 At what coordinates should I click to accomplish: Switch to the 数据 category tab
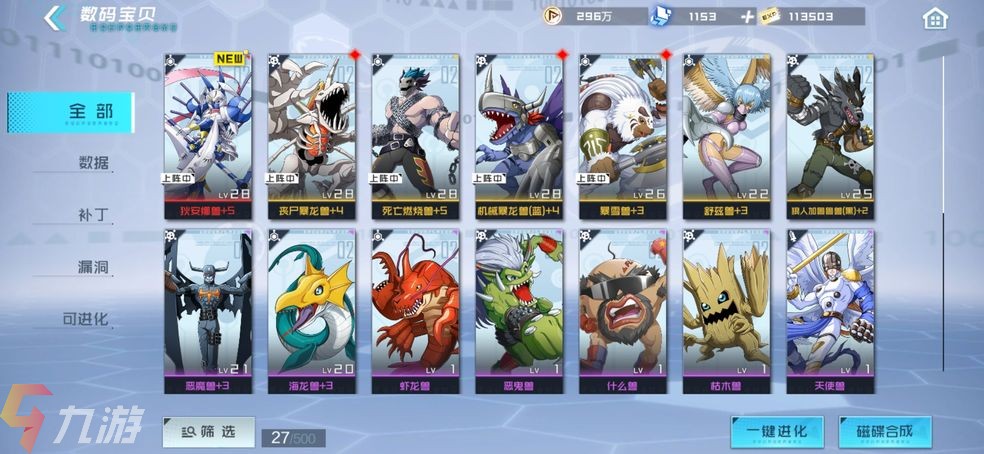tap(93, 163)
